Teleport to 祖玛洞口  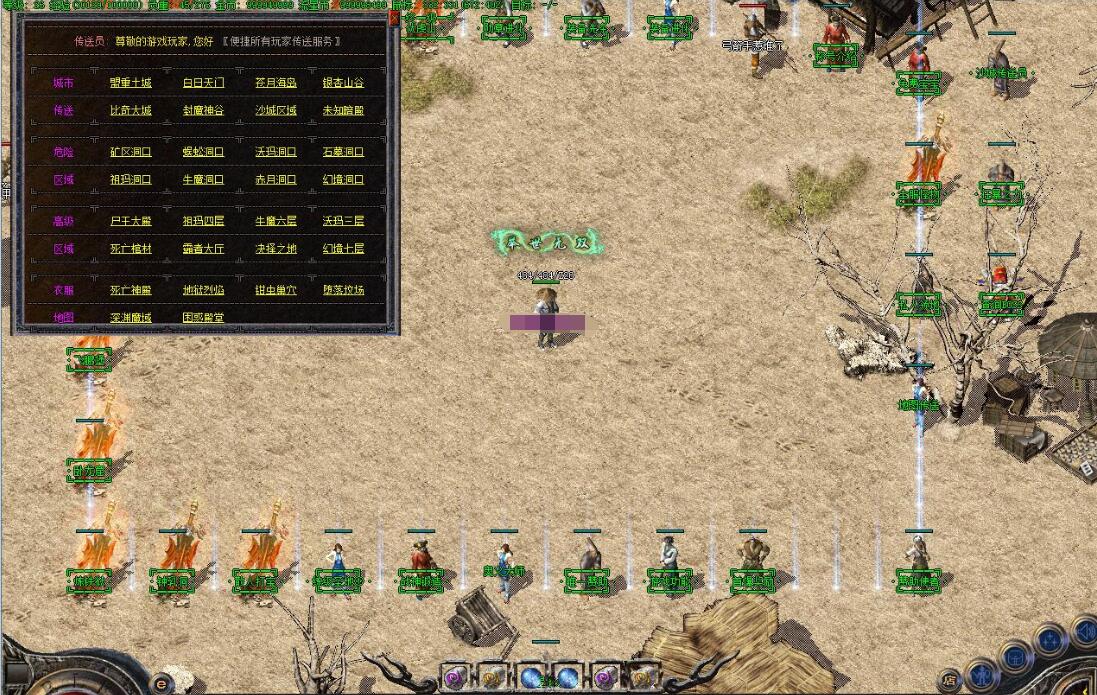click(x=130, y=181)
